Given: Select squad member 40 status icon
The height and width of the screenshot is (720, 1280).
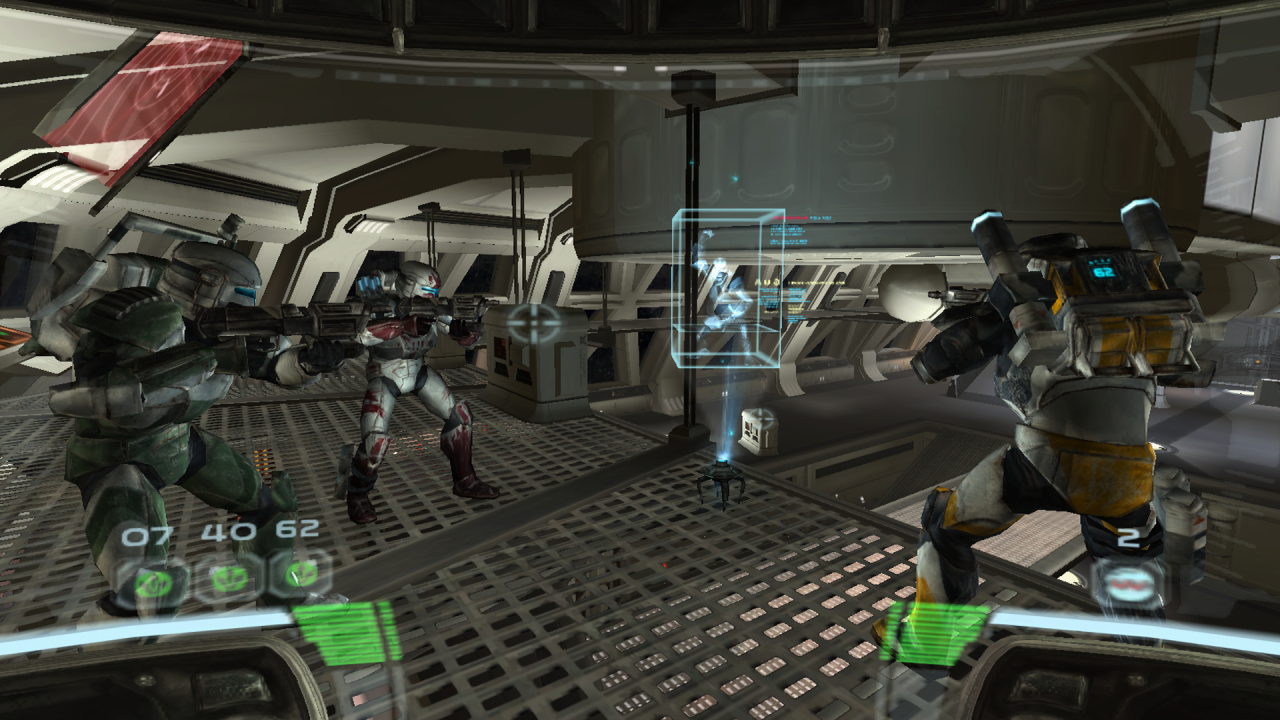Looking at the screenshot, I should (x=227, y=577).
